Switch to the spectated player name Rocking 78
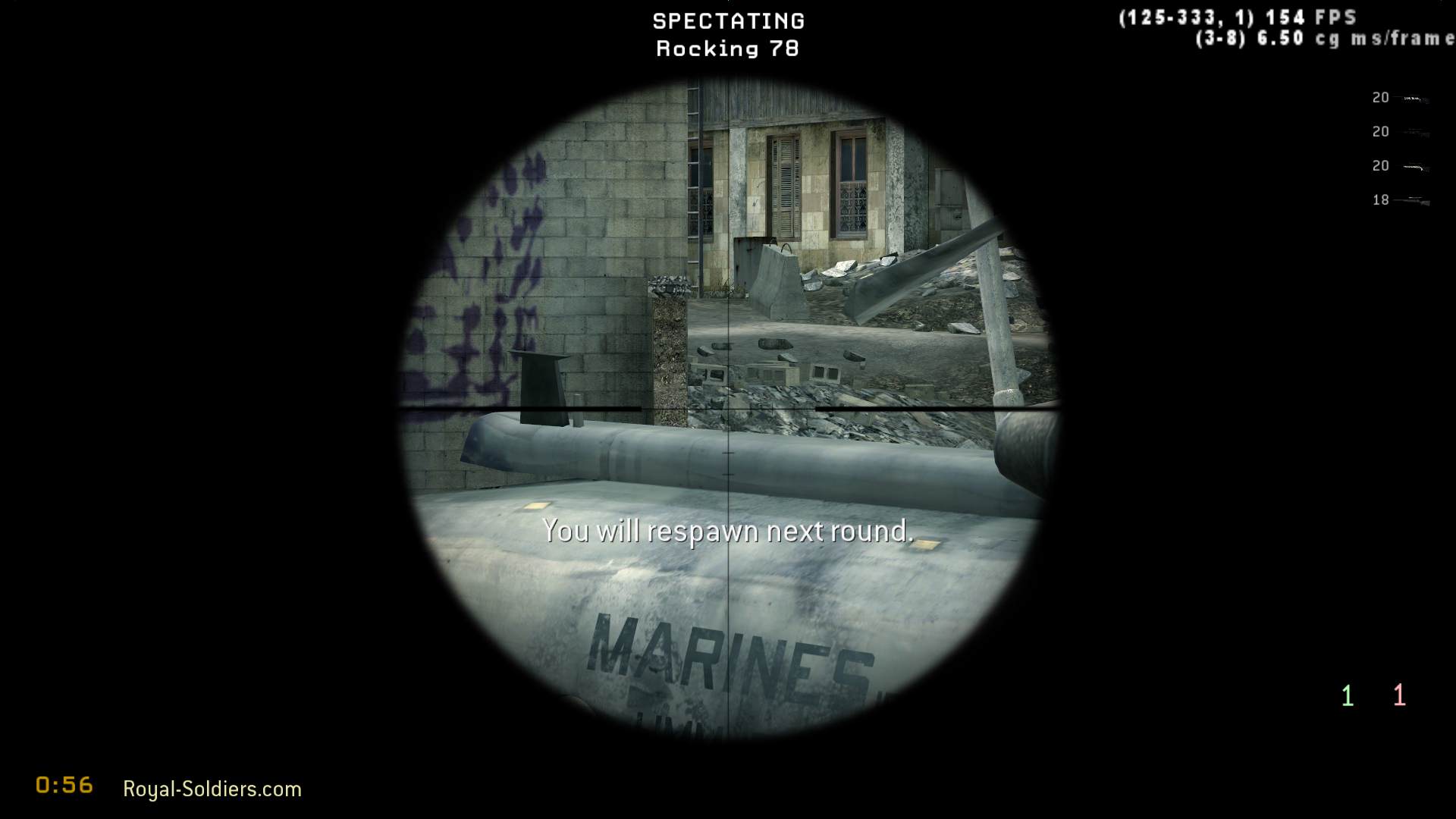This screenshot has width=1456, height=819. point(726,48)
